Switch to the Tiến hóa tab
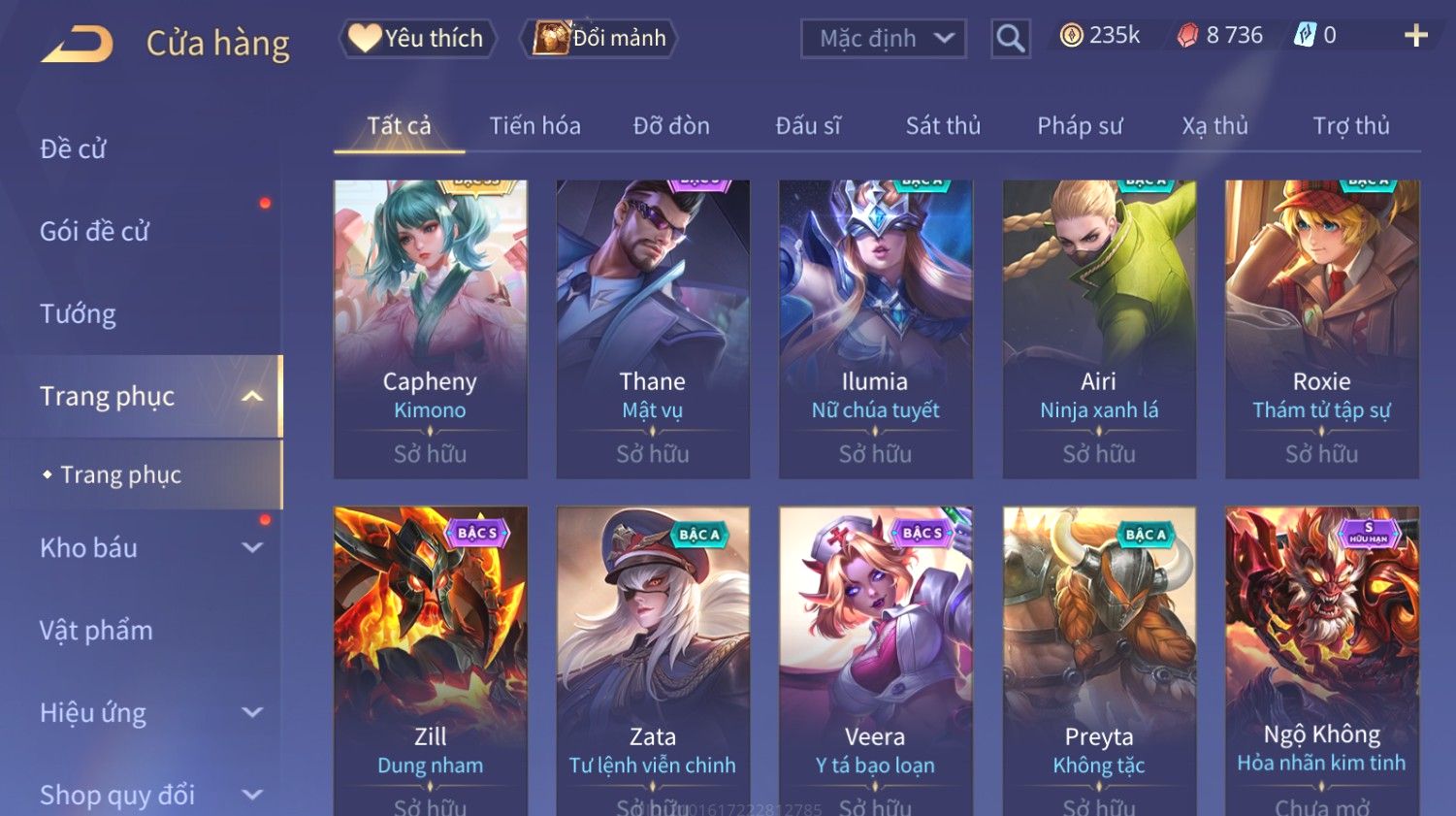Screen dimensions: 1456x816 pos(534,126)
